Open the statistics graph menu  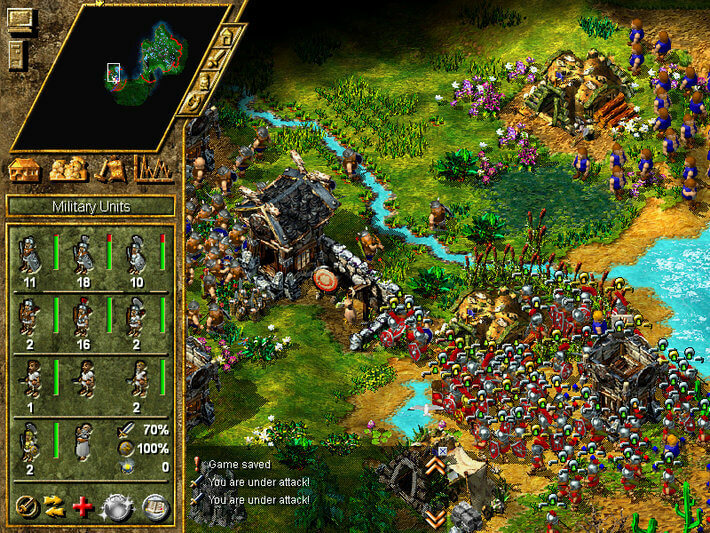153,169
